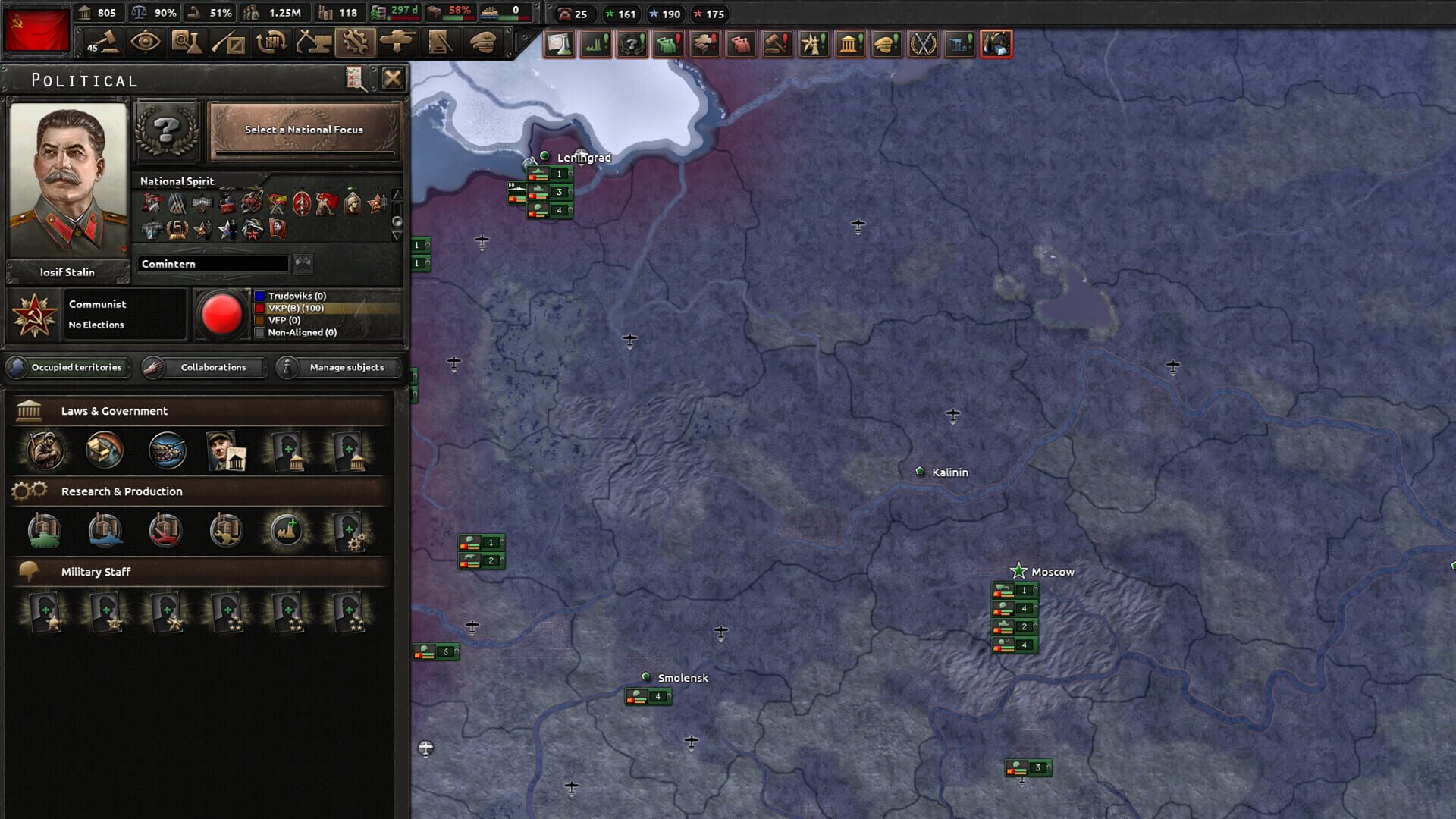Open the Officer Corps via cap icon
This screenshot has height=819, width=1456.
(483, 43)
